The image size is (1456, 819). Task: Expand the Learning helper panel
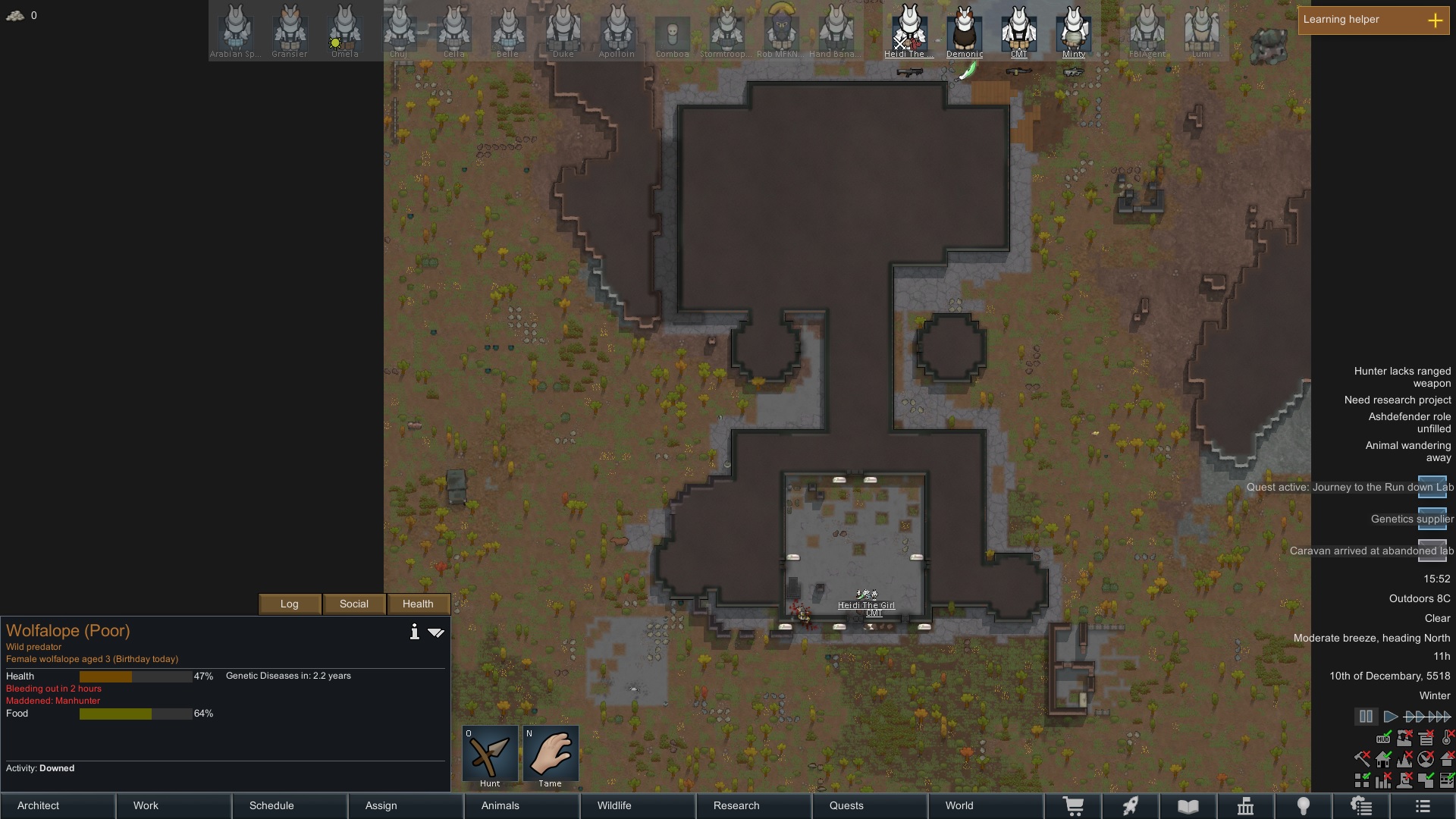click(x=1435, y=20)
